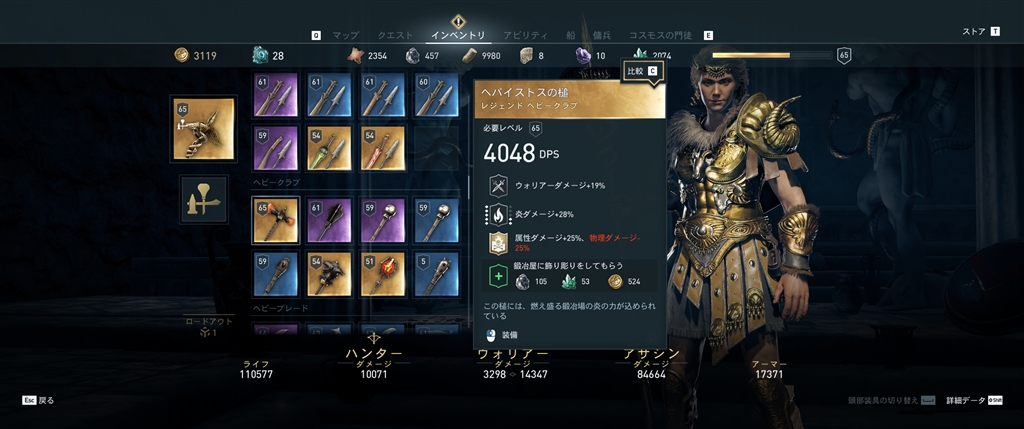Open the ストア store
The image size is (1024, 429).
pos(974,32)
